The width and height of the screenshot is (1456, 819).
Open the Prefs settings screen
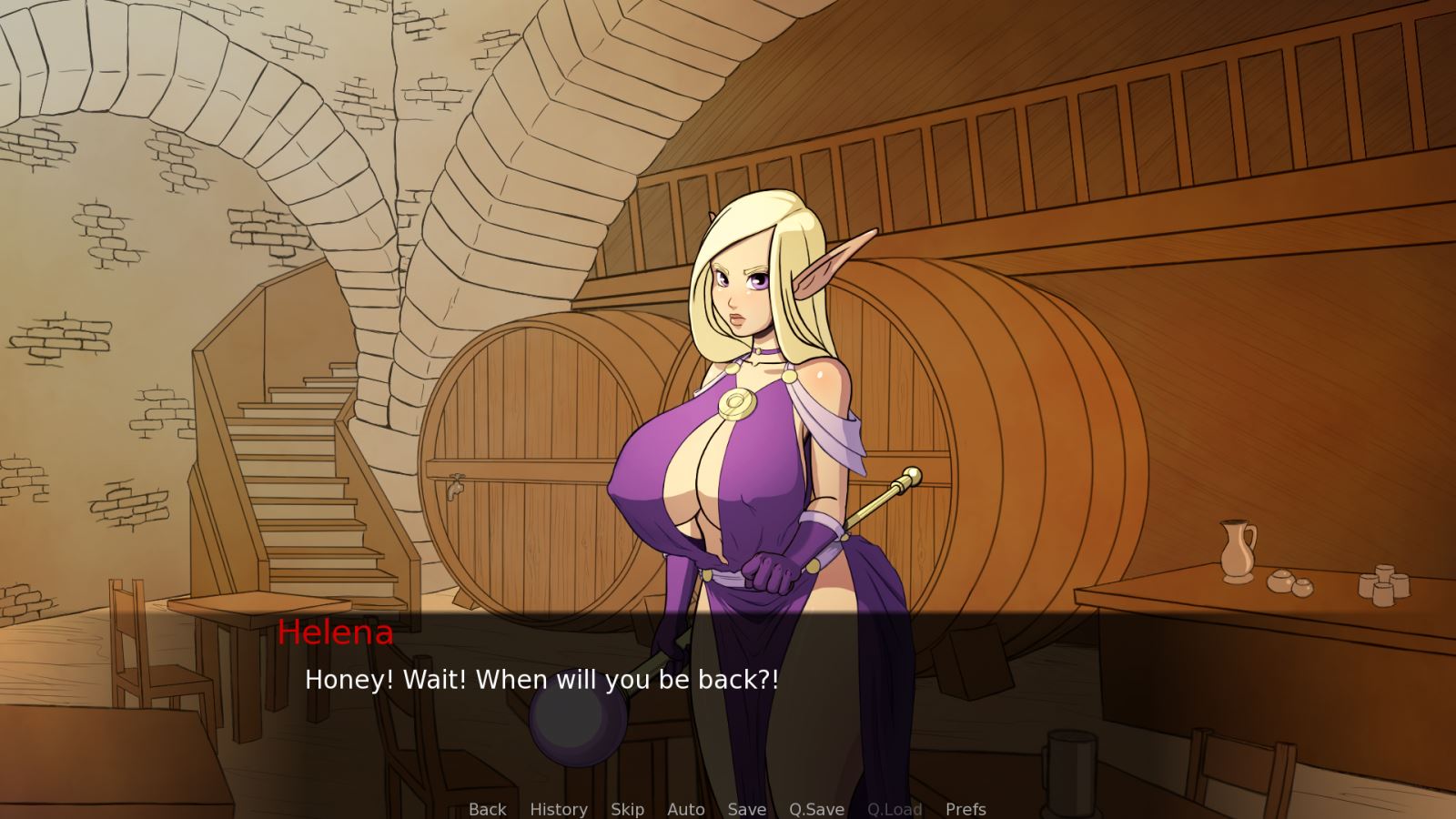tap(966, 809)
